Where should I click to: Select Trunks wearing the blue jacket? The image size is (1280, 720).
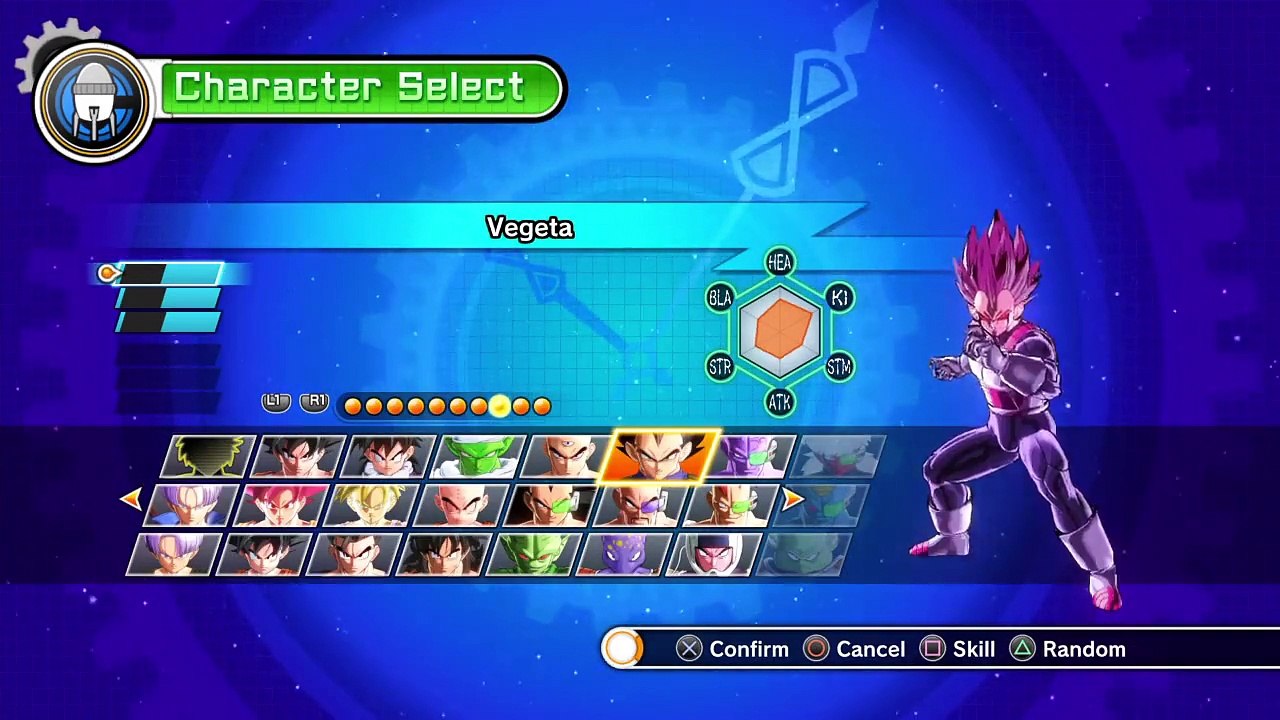pyautogui.click(x=192, y=505)
